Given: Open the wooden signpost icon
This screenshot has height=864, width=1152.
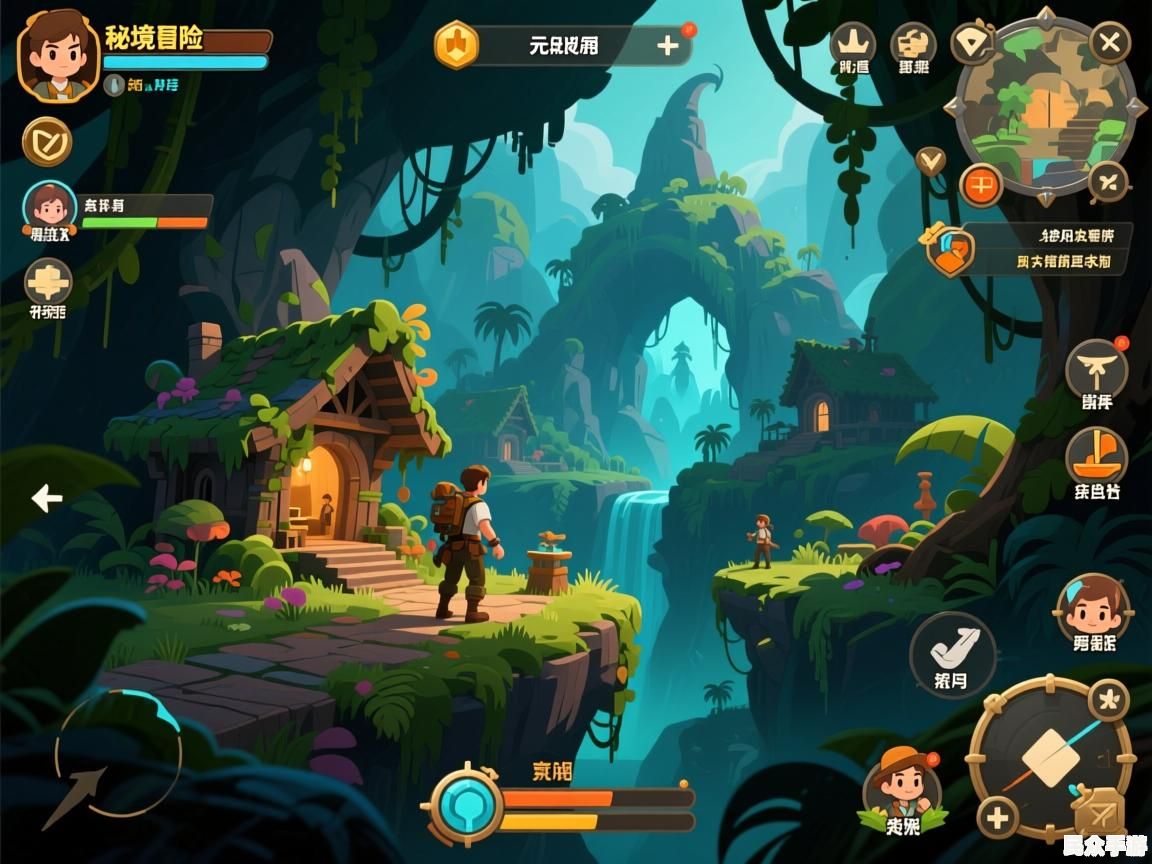Looking at the screenshot, I should click(48, 282).
